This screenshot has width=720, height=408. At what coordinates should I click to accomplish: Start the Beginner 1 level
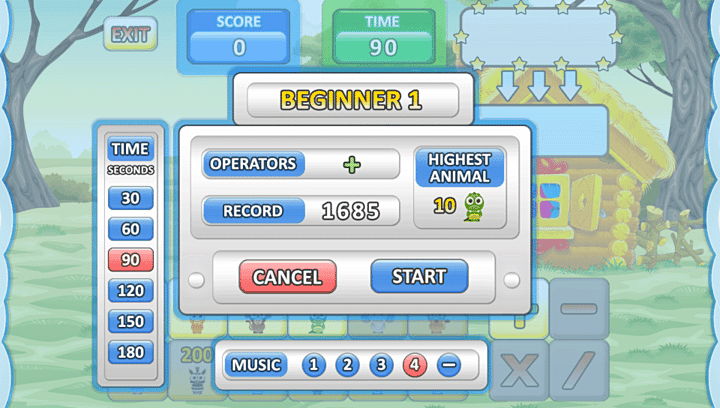[x=420, y=276]
